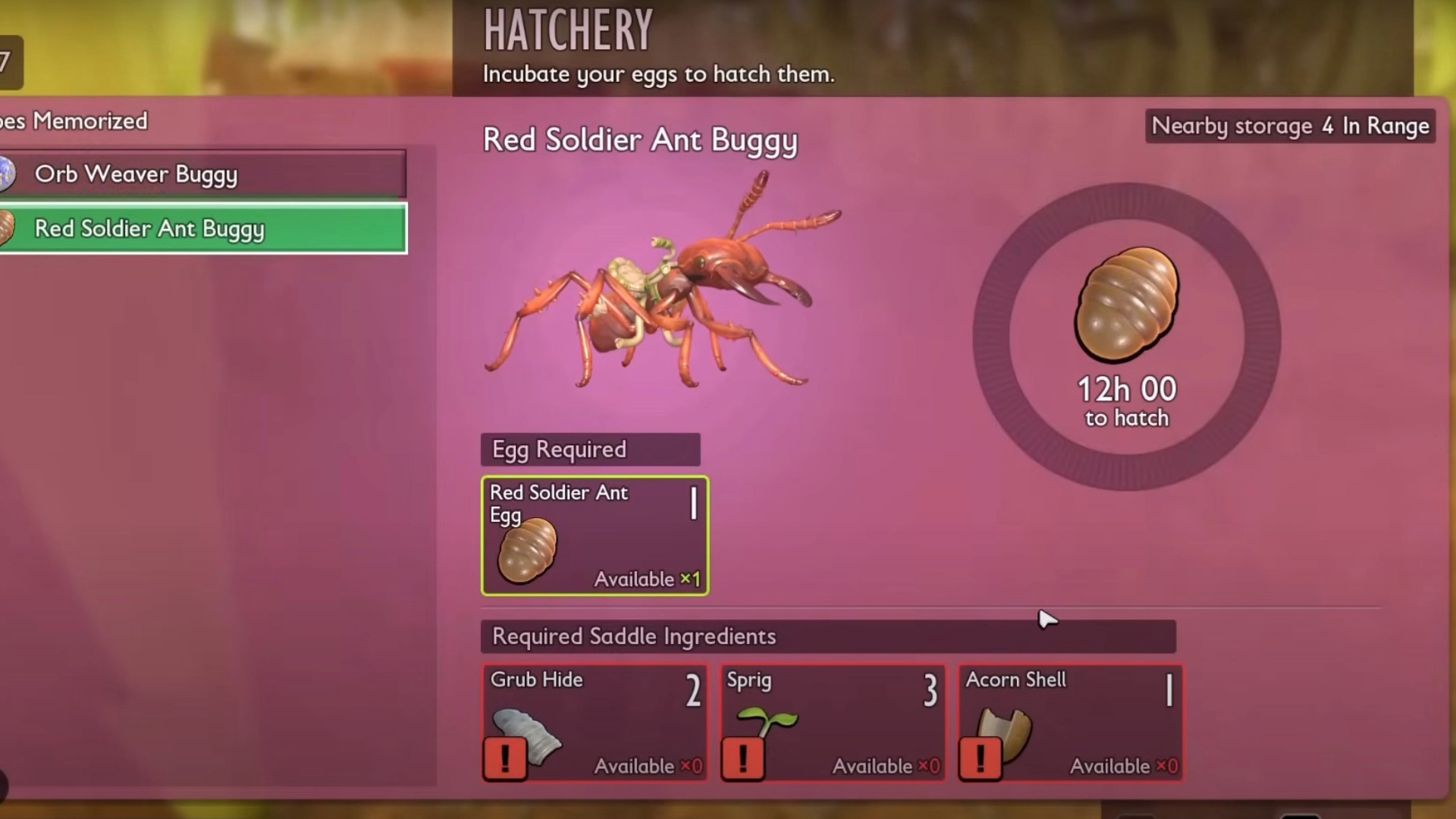Check the Nearby storage In Range label
1456x819 pixels.
(1290, 126)
